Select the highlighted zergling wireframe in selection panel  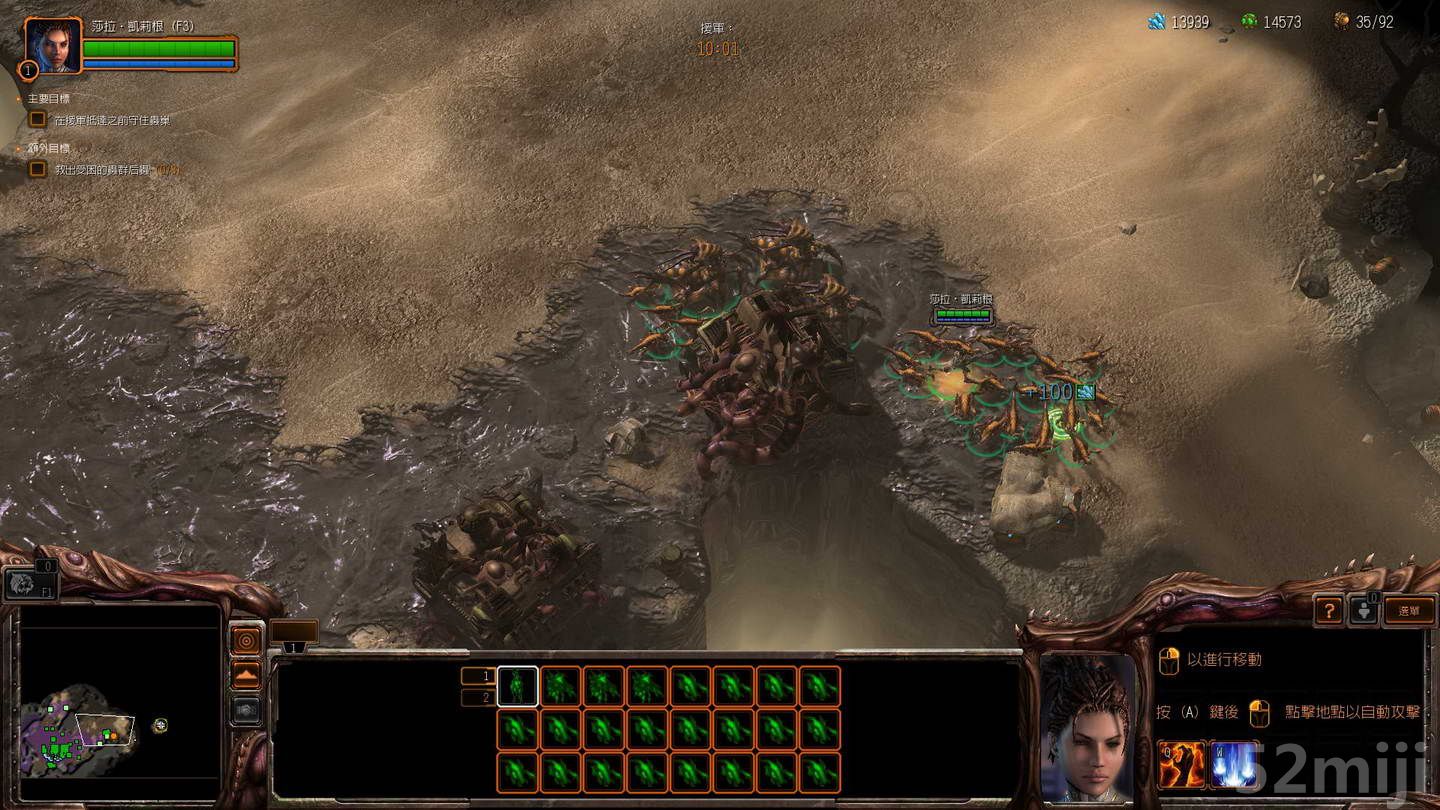click(519, 686)
